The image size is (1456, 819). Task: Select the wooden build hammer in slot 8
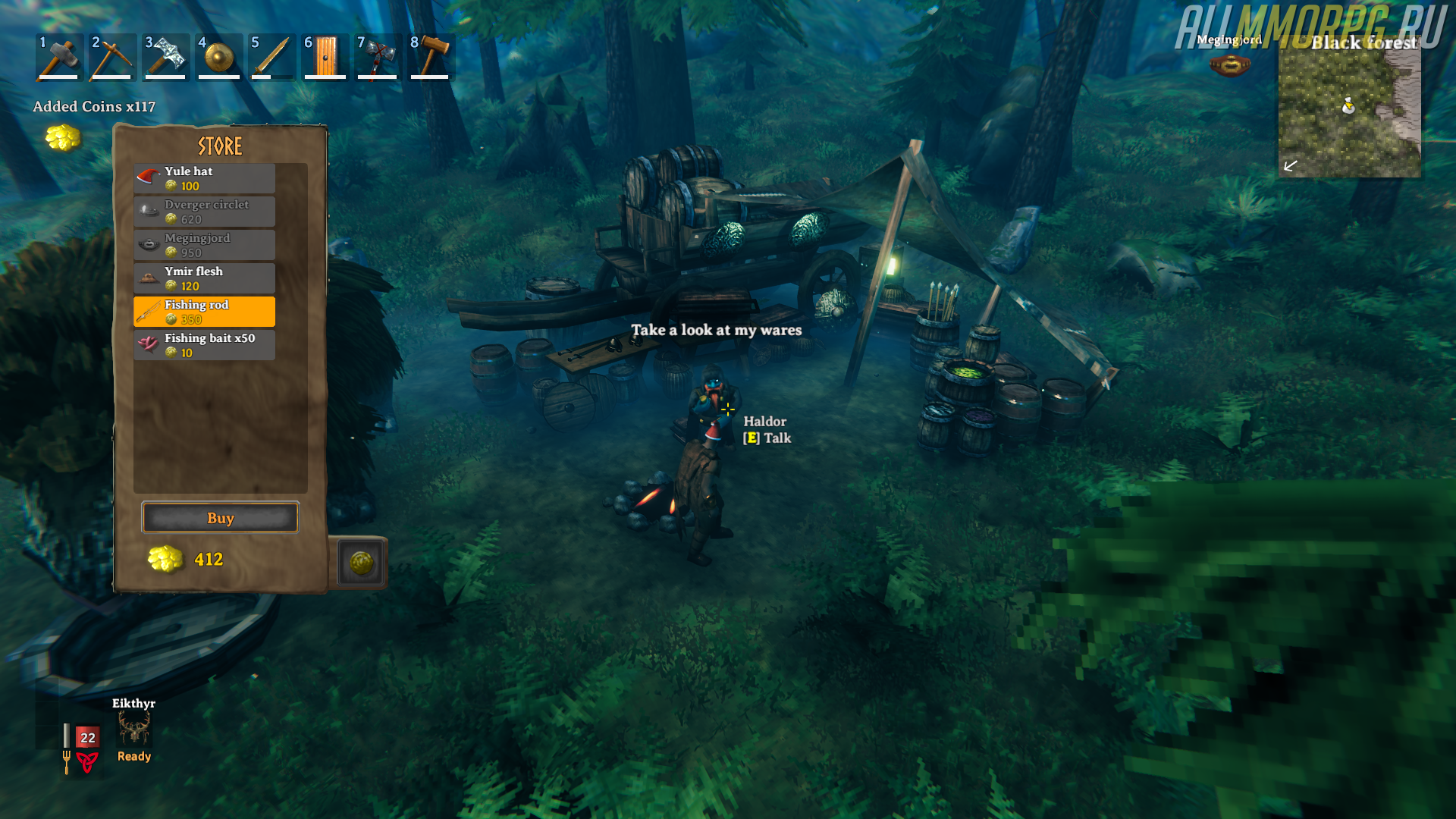431,57
